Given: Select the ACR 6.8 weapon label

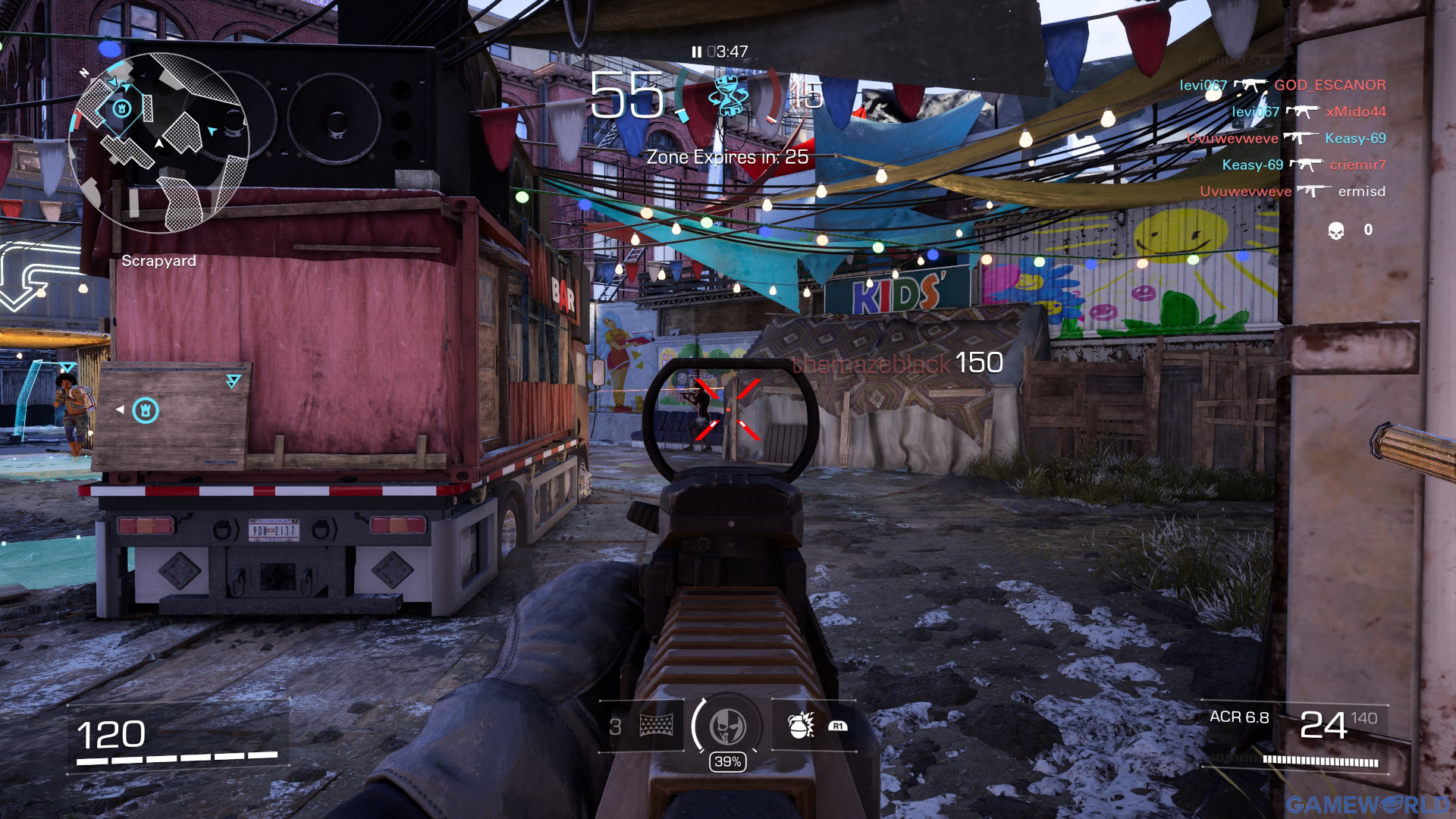Looking at the screenshot, I should point(1239,717).
